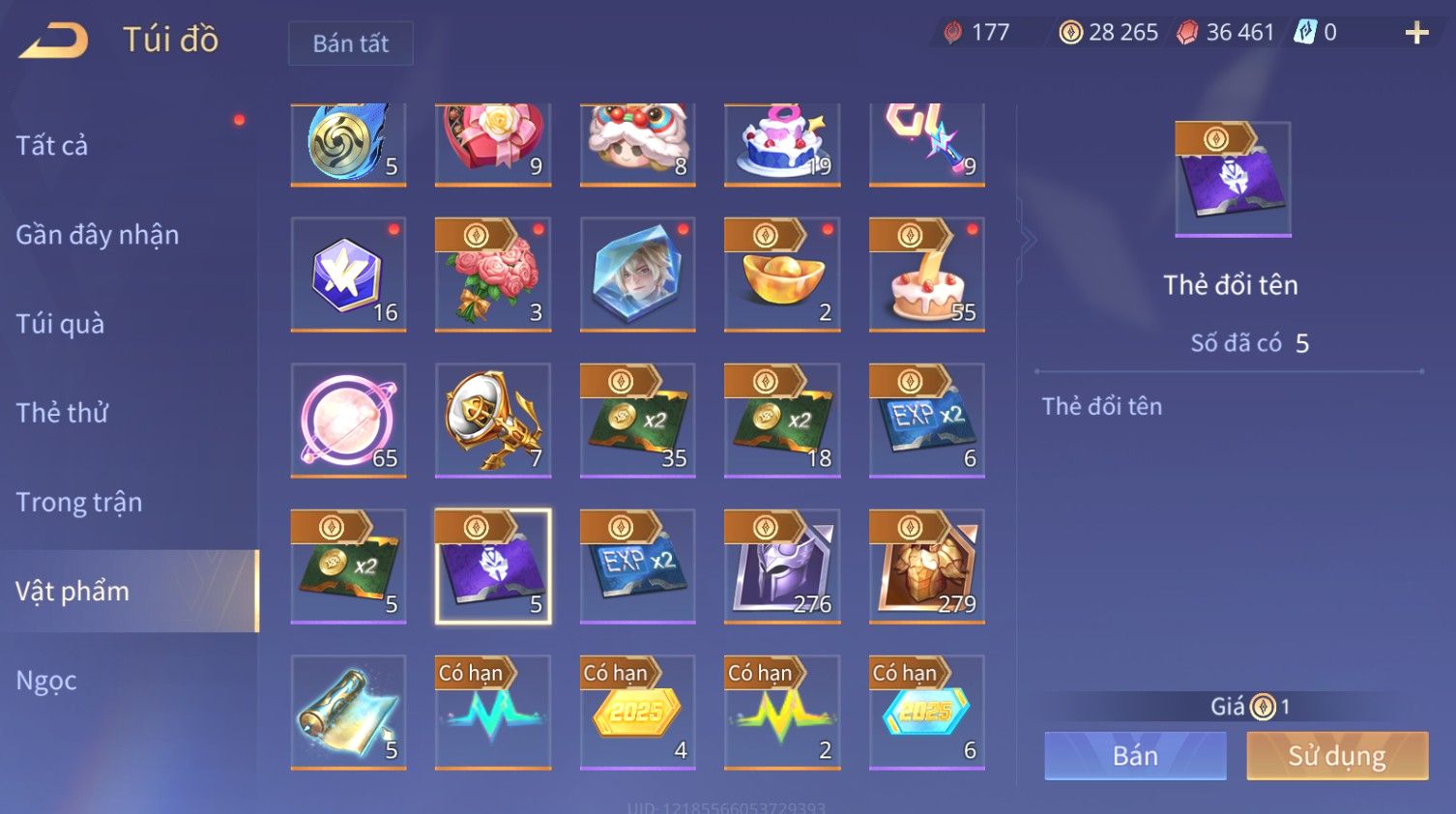Choose the Vật phẩm tab
The width and height of the screenshot is (1456, 814).
coord(73,591)
